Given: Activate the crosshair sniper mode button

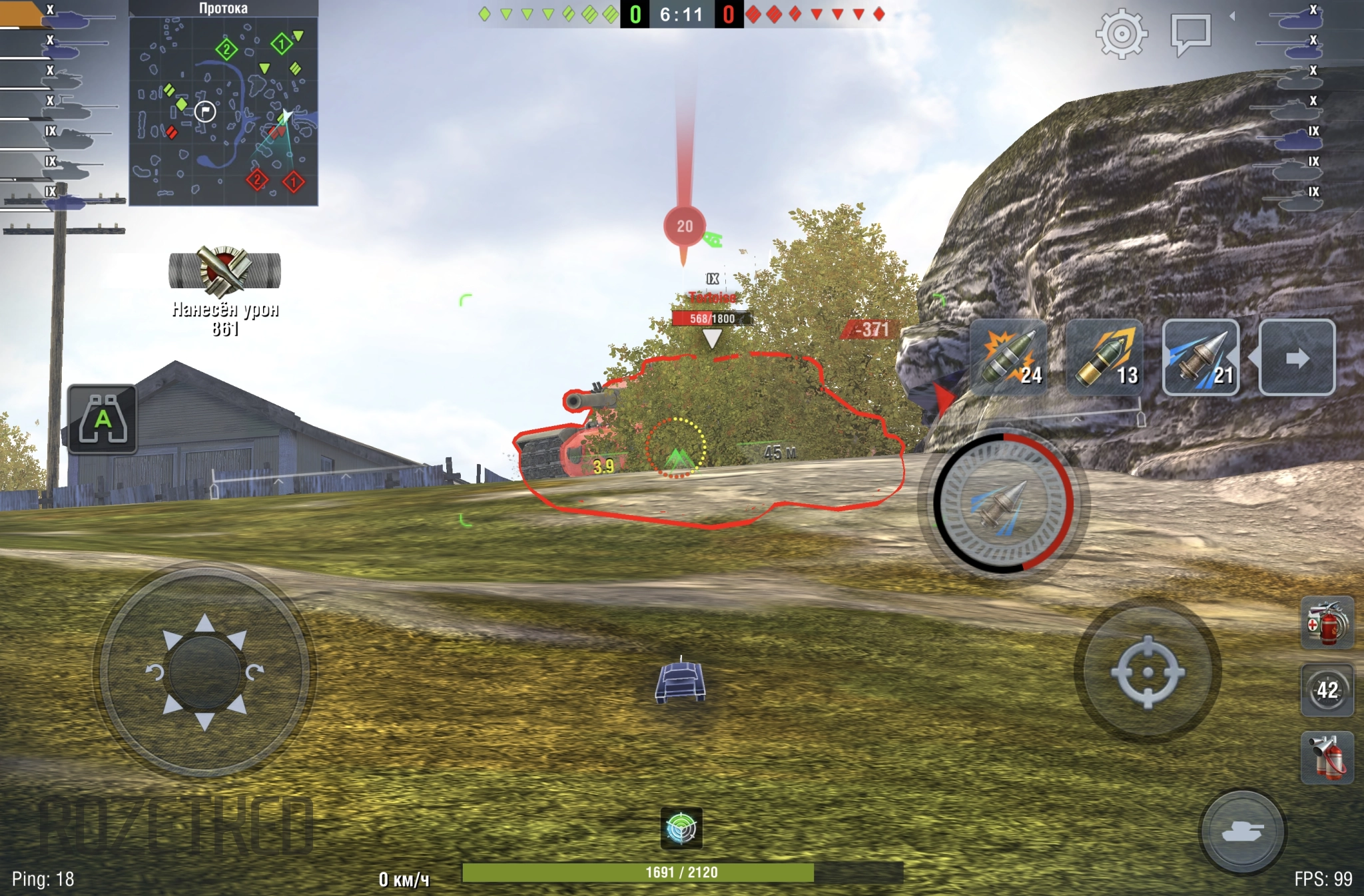Looking at the screenshot, I should tap(1148, 672).
